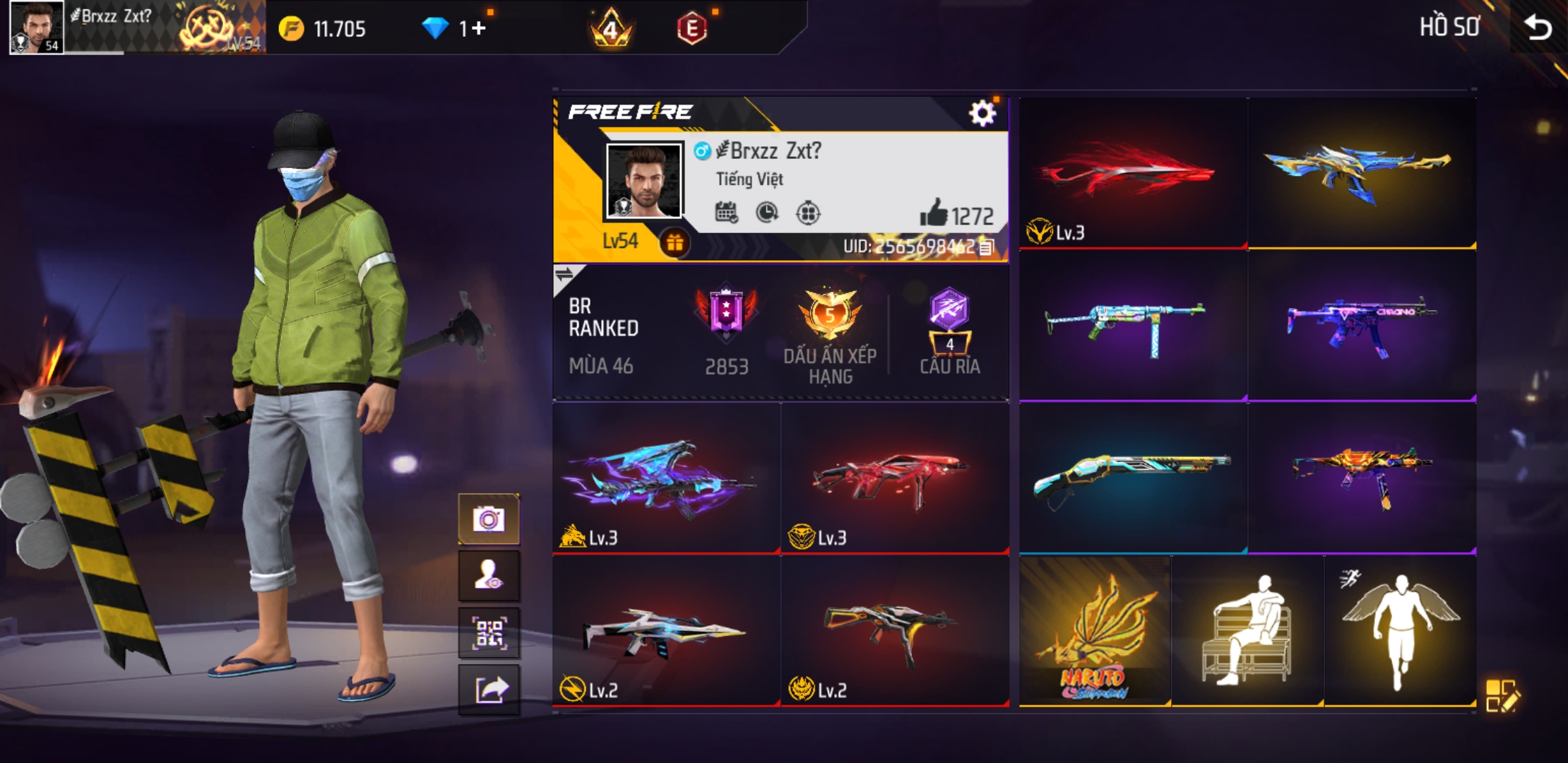Open the orange gift box button

(x=675, y=243)
